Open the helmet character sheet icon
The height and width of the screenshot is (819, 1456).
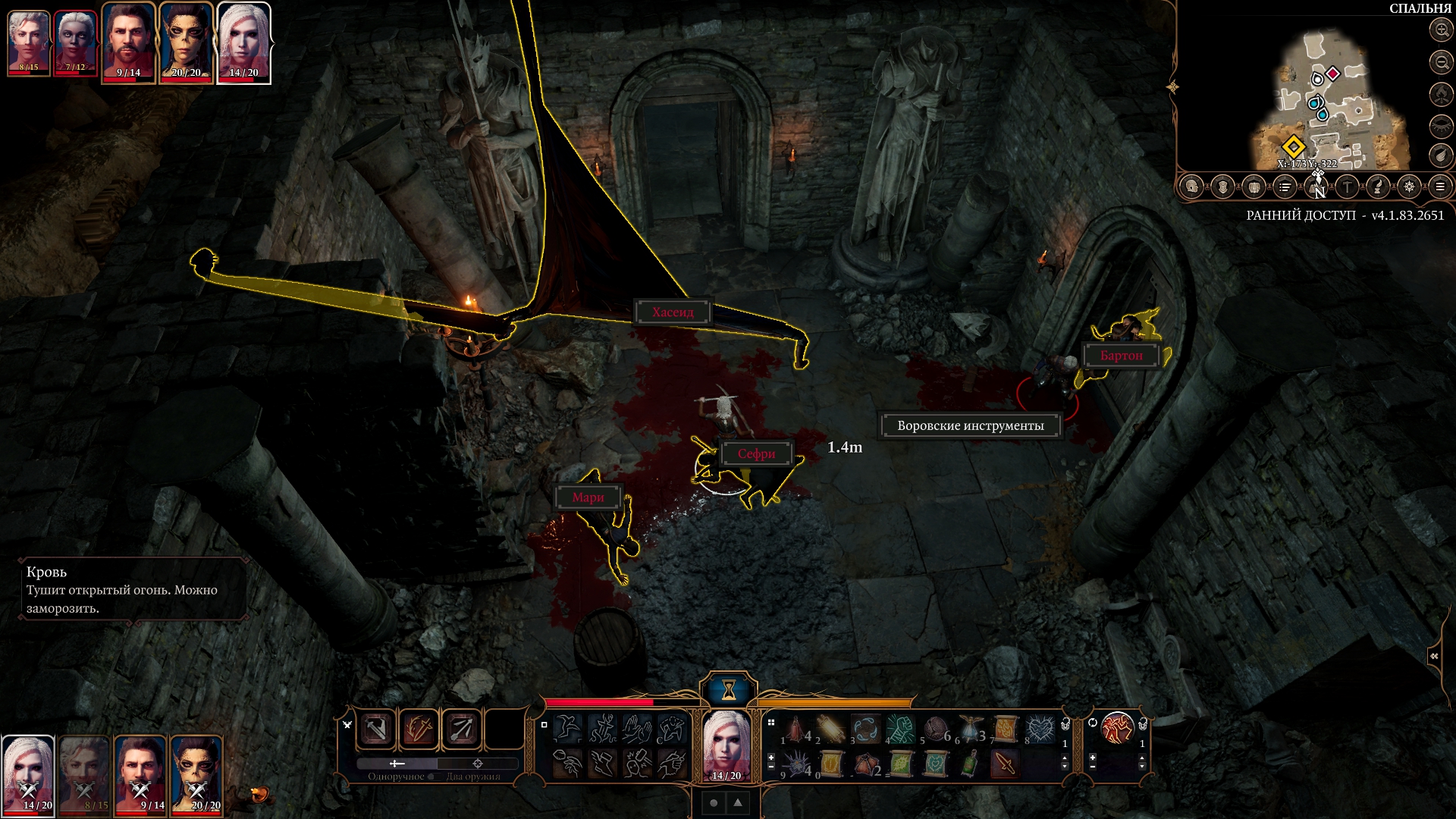(1192, 187)
